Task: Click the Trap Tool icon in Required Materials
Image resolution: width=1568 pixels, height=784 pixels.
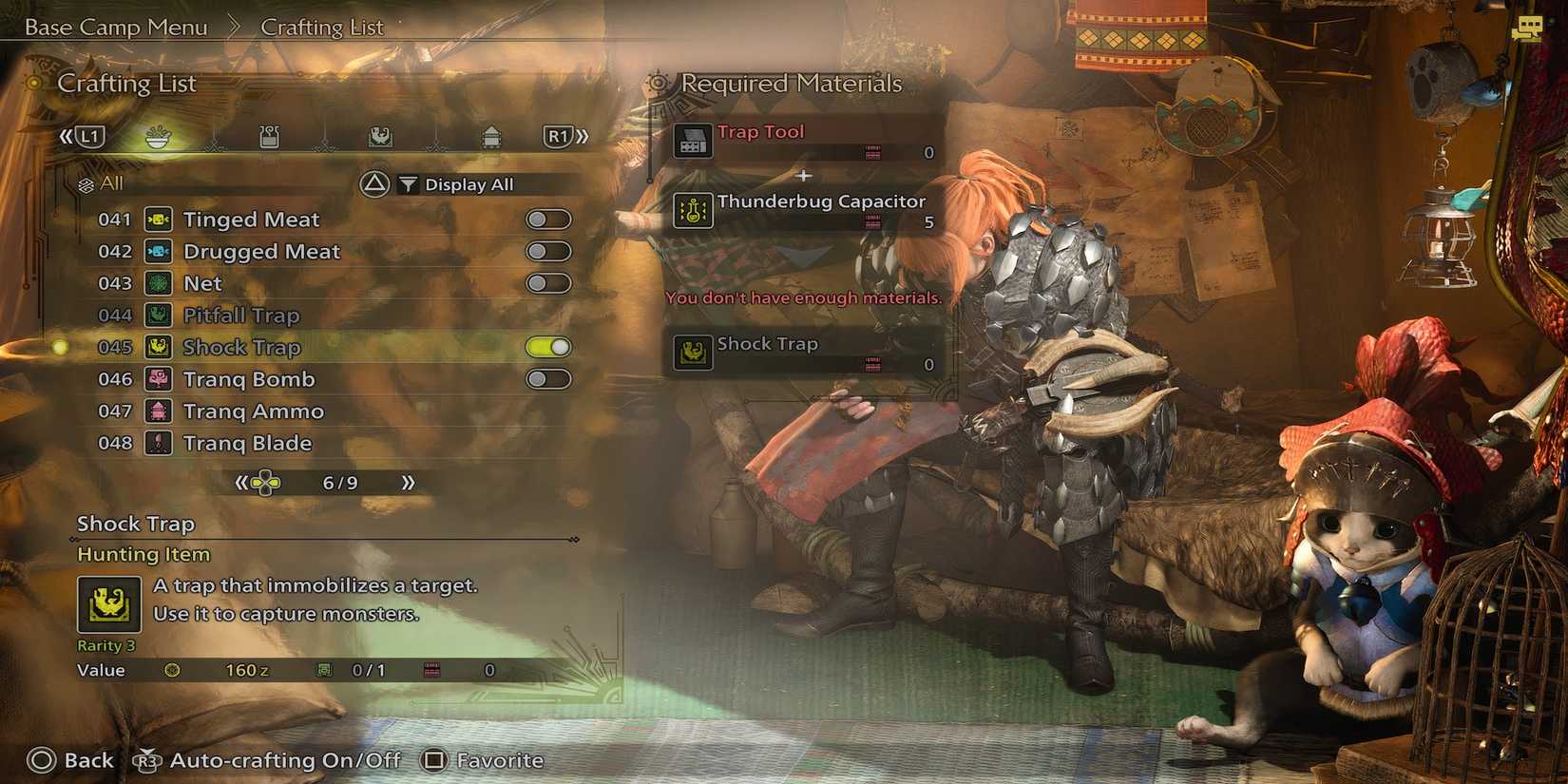Action: coord(693,142)
